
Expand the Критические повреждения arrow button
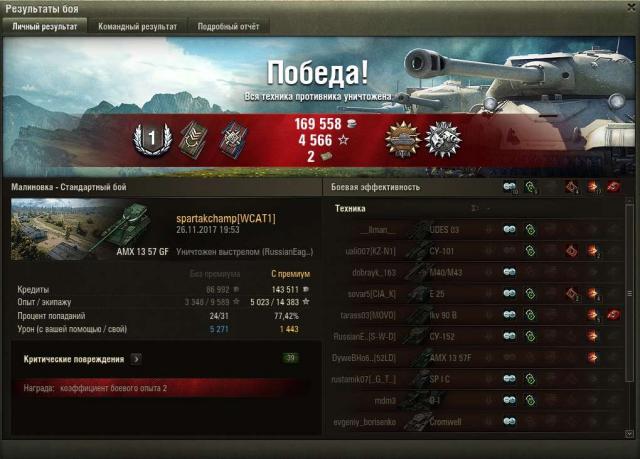136,358
